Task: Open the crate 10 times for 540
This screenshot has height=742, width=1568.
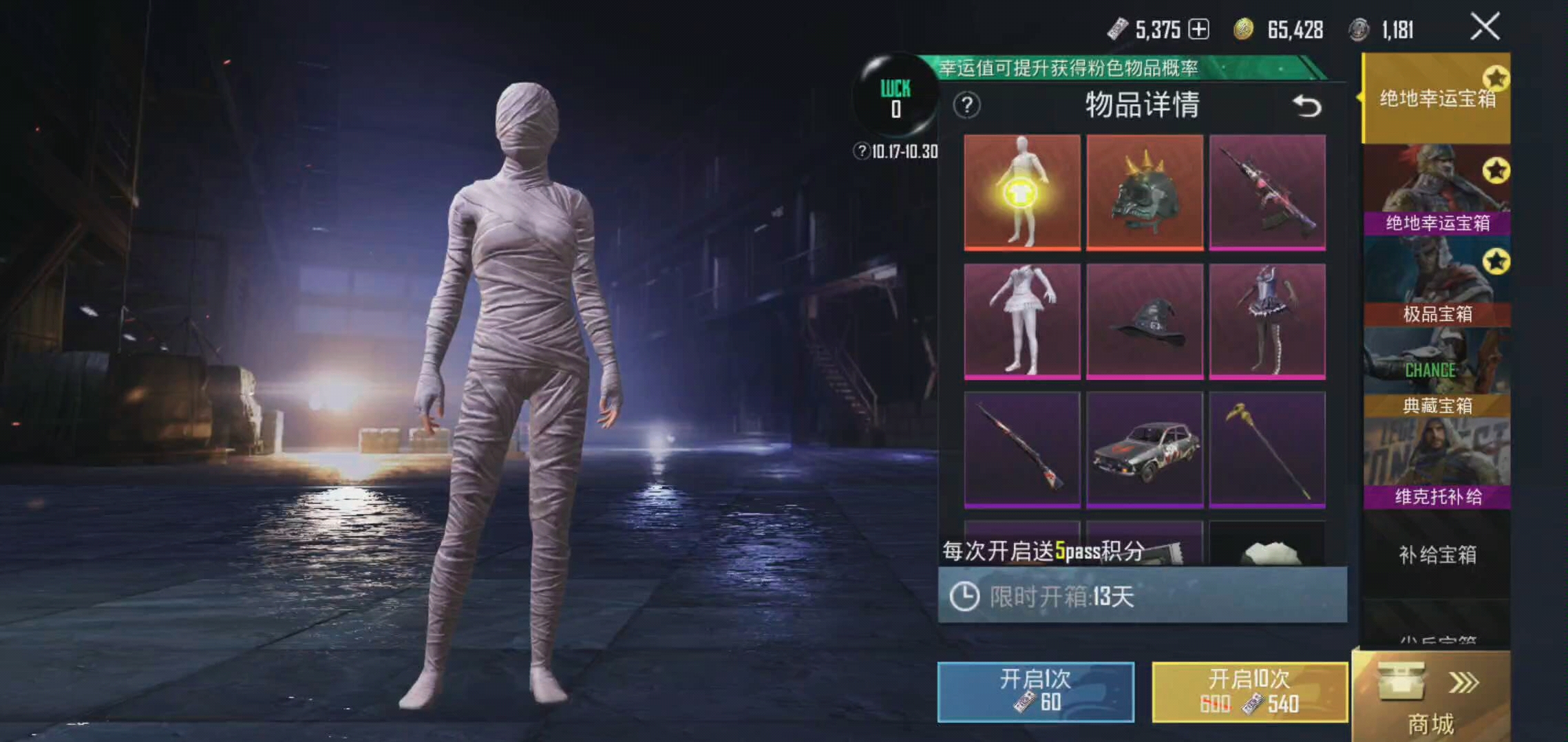Action: tap(1249, 691)
